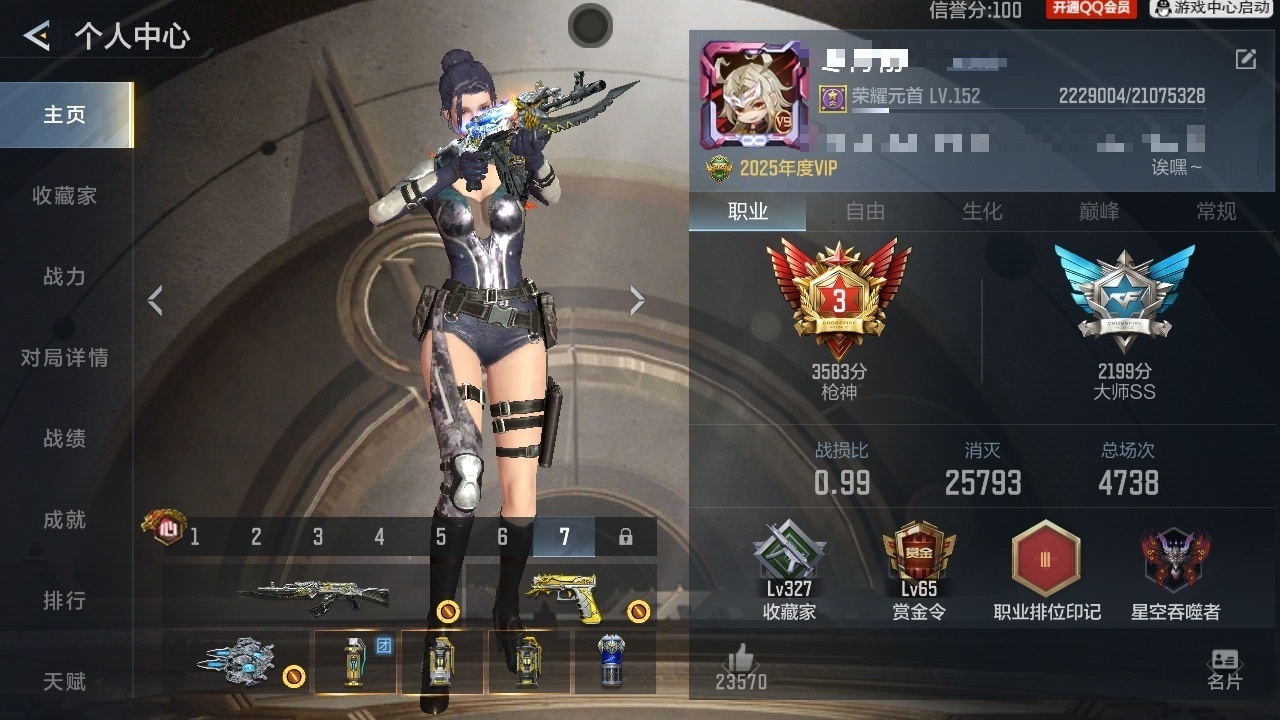Click the 开通QQ会员 button
The image size is (1280, 720).
[x=1091, y=9]
